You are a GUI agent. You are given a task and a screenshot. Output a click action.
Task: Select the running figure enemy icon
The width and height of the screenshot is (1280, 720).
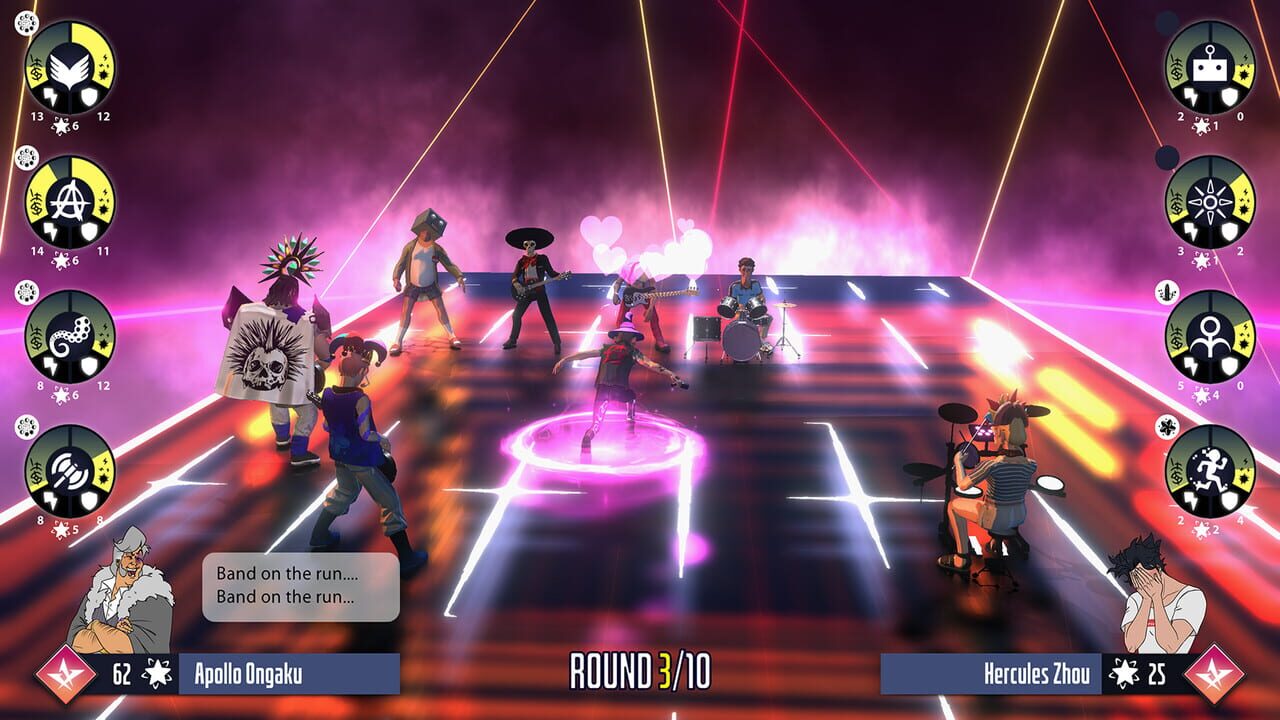(1210, 472)
